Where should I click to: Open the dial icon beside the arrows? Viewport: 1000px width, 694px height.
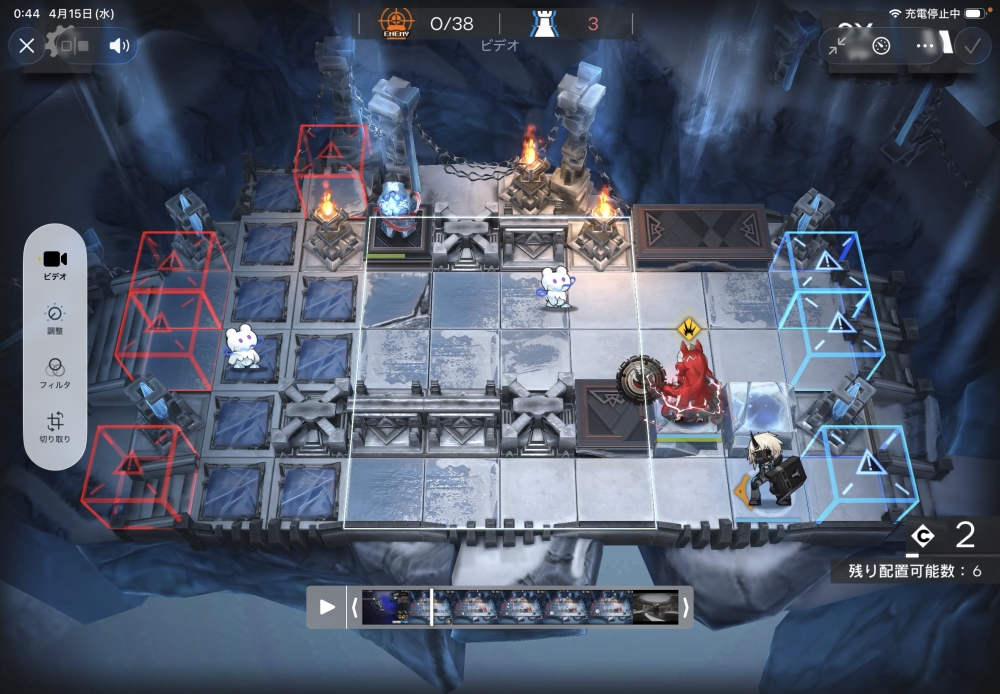(x=881, y=45)
